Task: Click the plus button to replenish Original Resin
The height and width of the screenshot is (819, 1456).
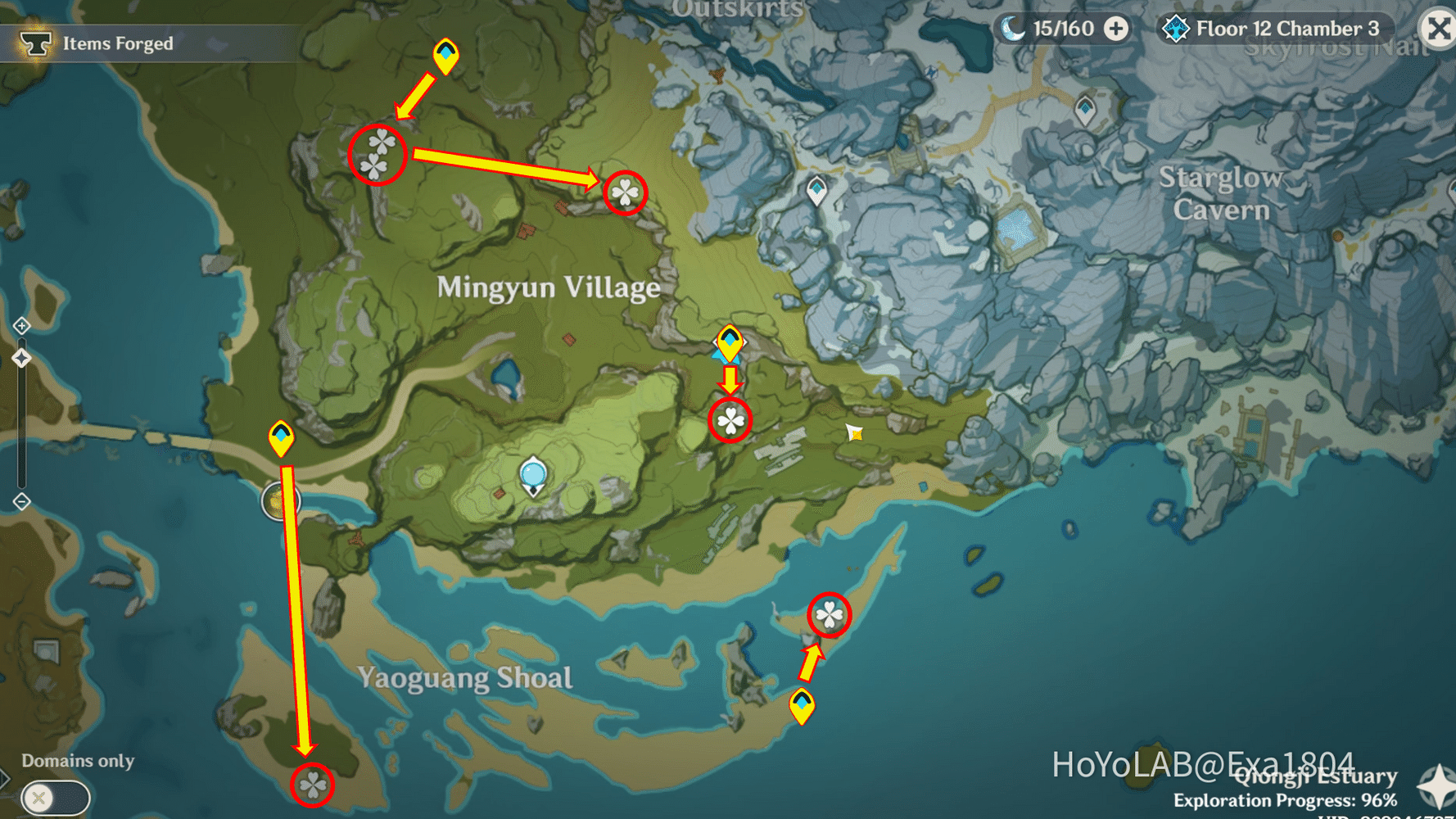Action: [1116, 28]
